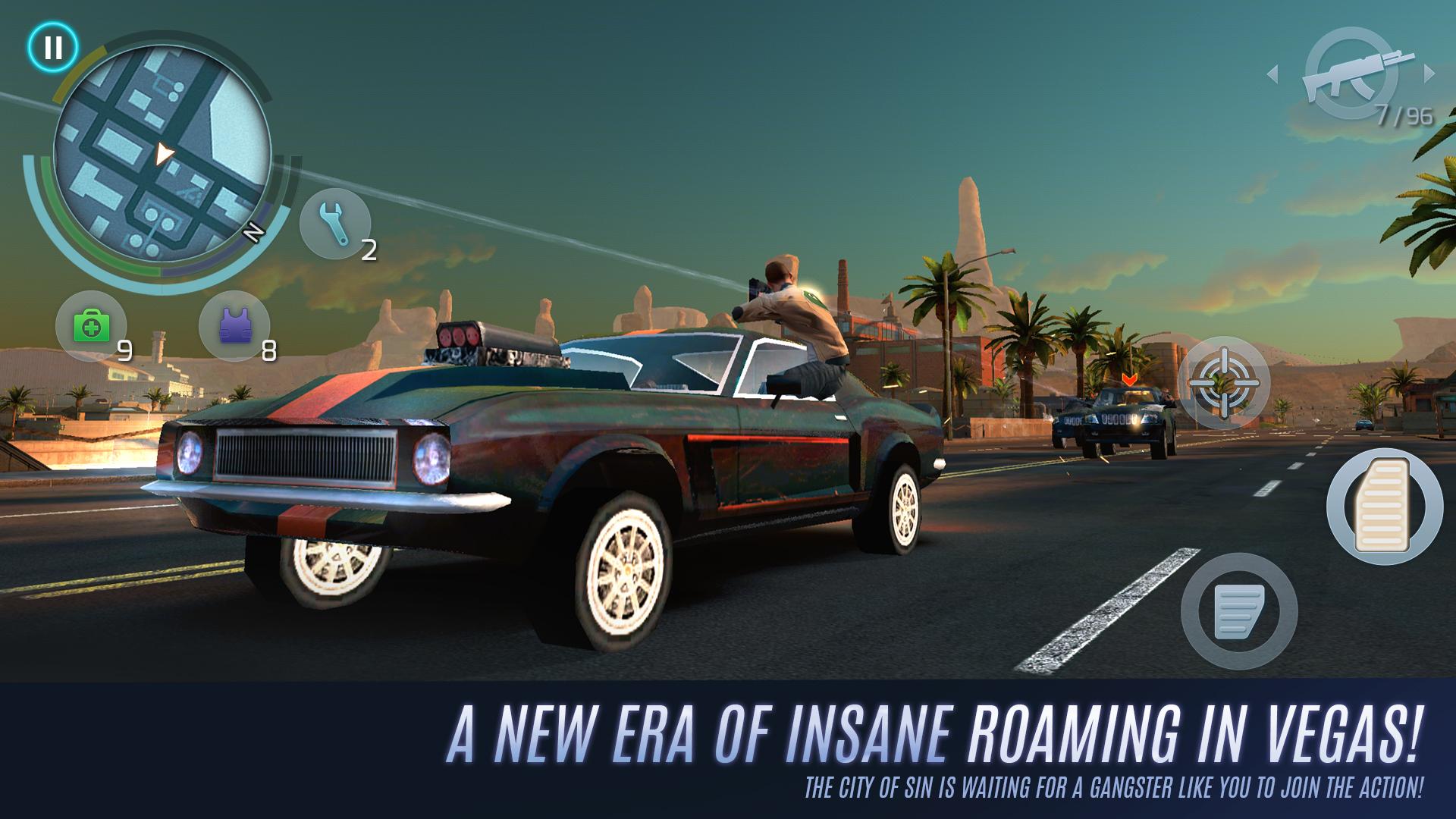
Task: Equip the purple body armor vest
Action: coord(235,326)
